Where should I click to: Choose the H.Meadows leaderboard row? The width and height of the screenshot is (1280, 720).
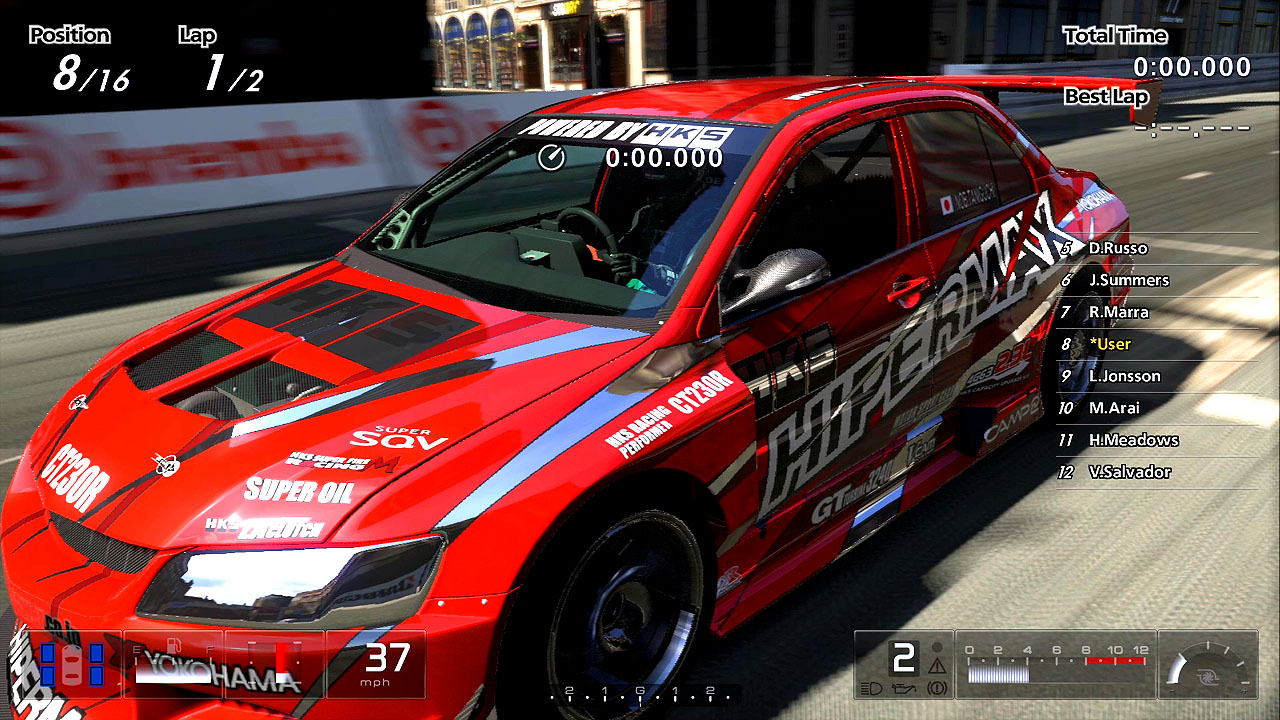click(x=1133, y=440)
